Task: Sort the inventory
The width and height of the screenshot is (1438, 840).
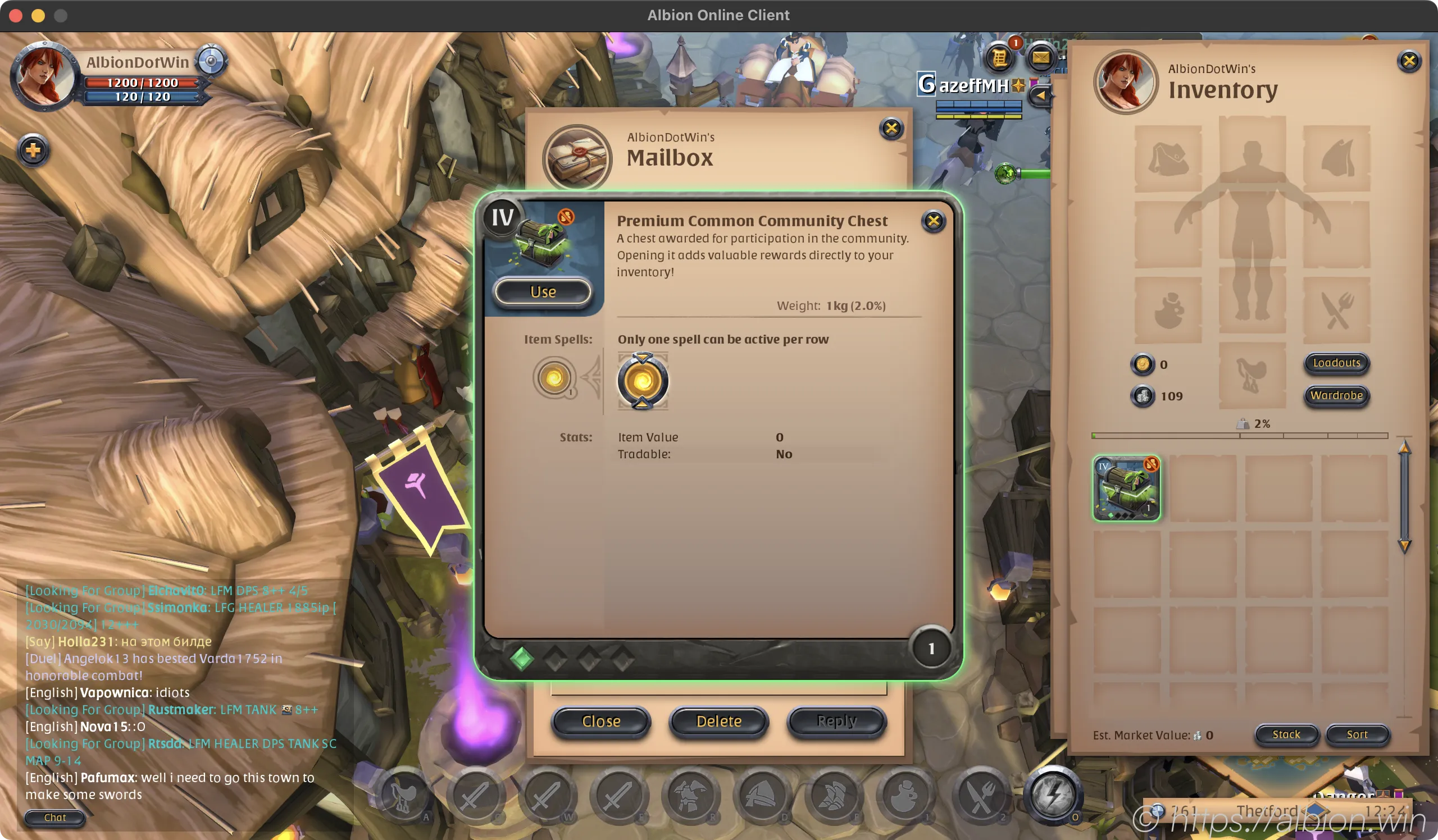Action: pos(1357,734)
